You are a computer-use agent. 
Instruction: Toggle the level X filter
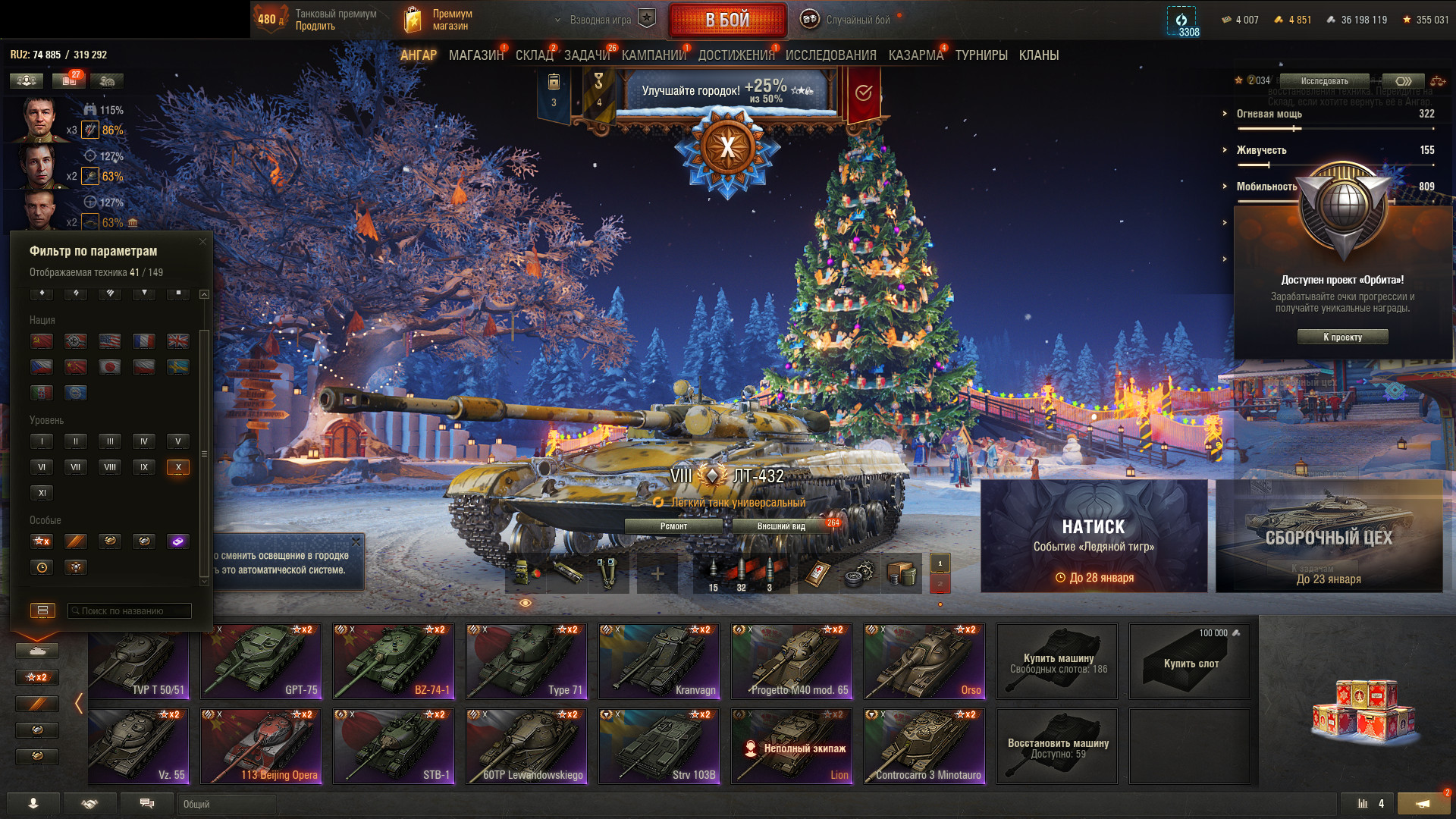click(178, 467)
